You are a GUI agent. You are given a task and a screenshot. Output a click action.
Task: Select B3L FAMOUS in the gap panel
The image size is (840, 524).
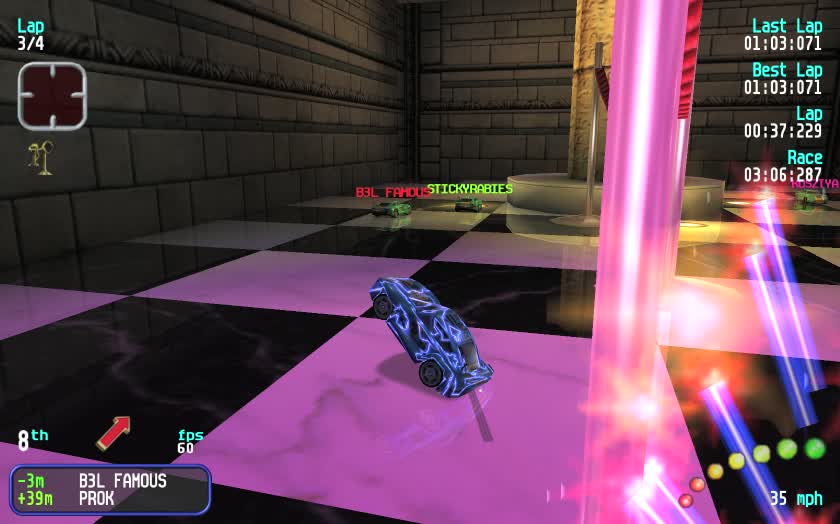pos(122,481)
